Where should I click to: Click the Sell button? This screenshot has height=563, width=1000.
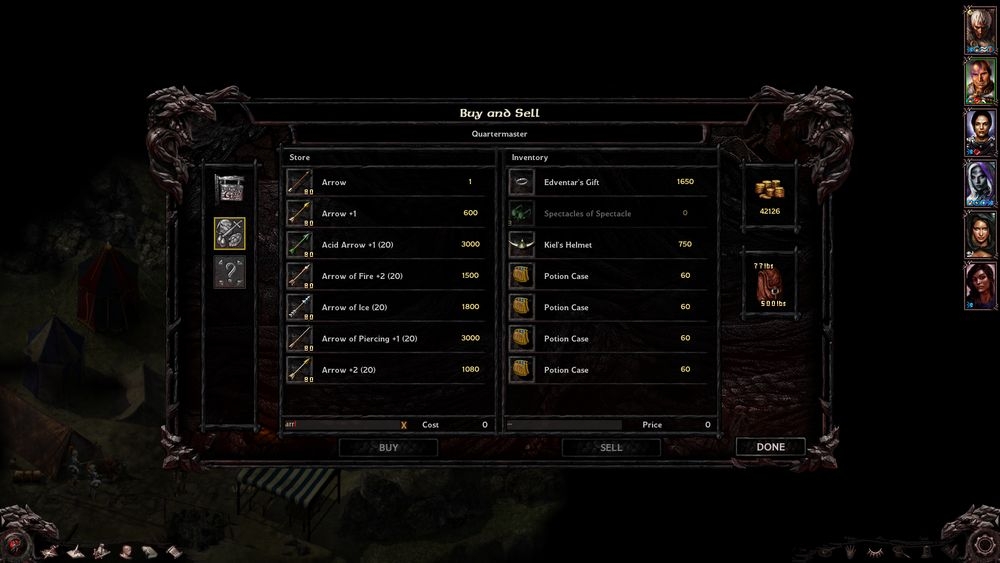(611, 448)
